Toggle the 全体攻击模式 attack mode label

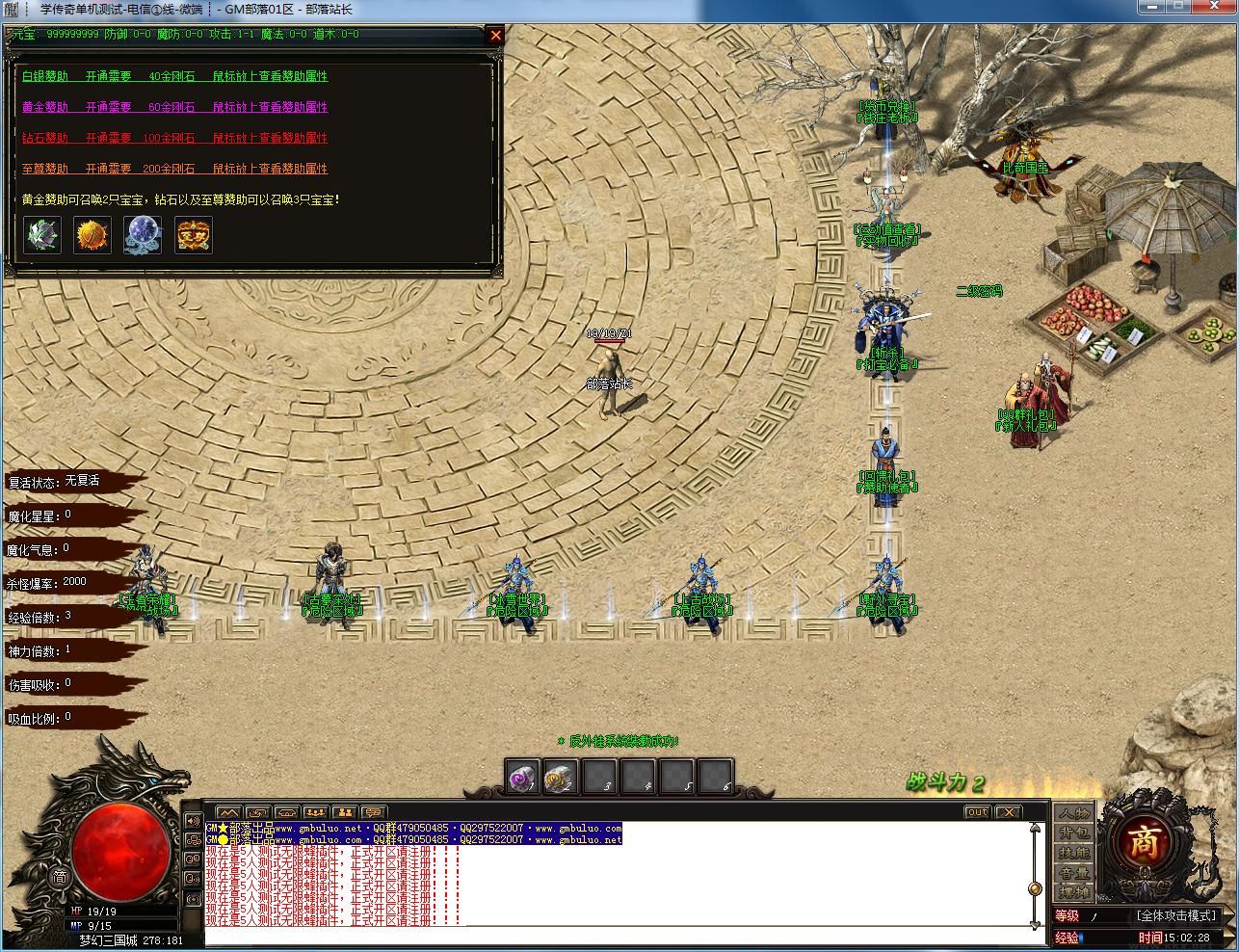pyautogui.click(x=1176, y=915)
